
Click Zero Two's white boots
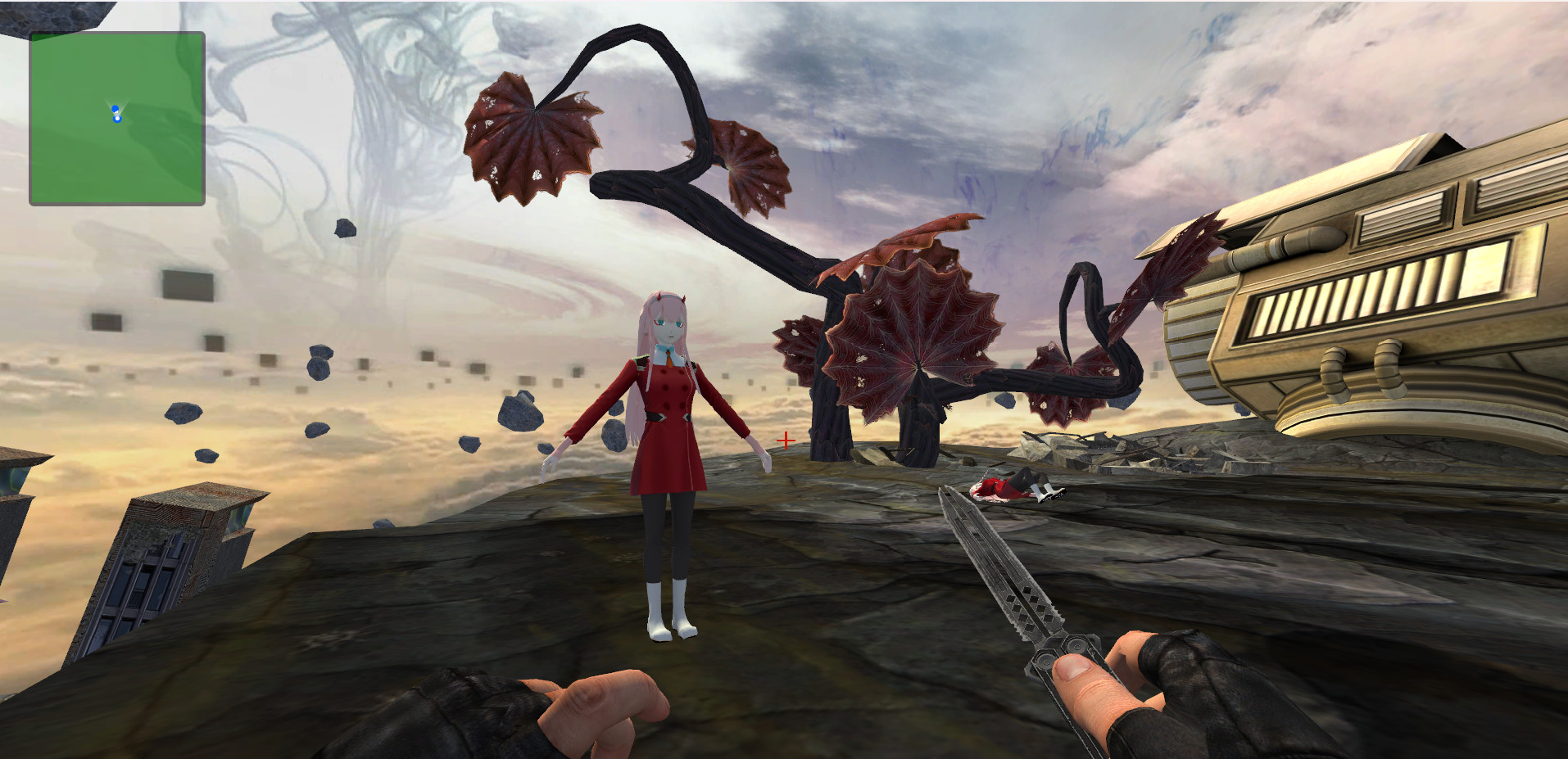[668, 606]
